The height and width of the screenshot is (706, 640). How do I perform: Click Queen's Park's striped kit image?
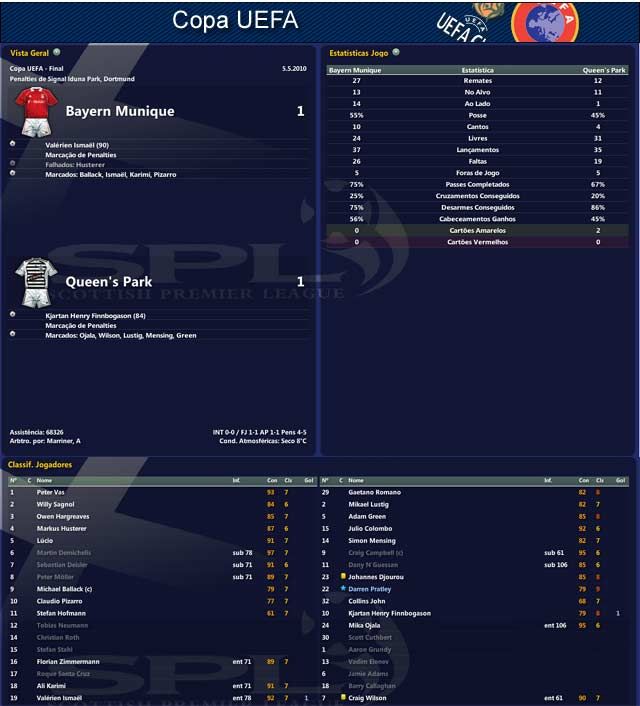(34, 282)
